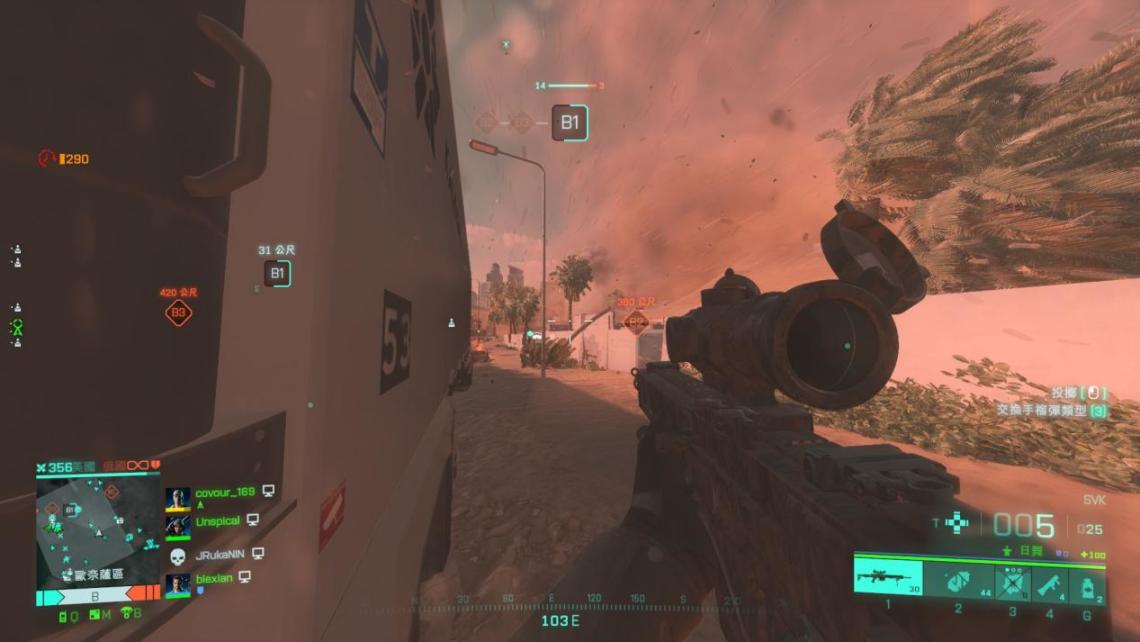Select squad member blexlan
This screenshot has width=1140, height=642.
[216, 579]
